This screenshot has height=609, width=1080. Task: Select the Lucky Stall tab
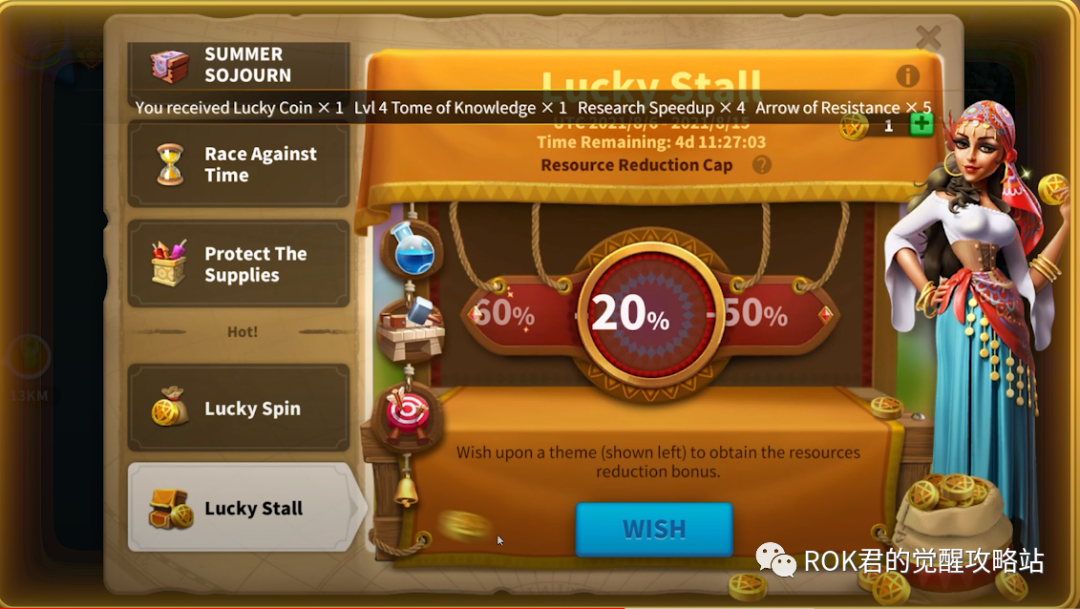(238, 508)
